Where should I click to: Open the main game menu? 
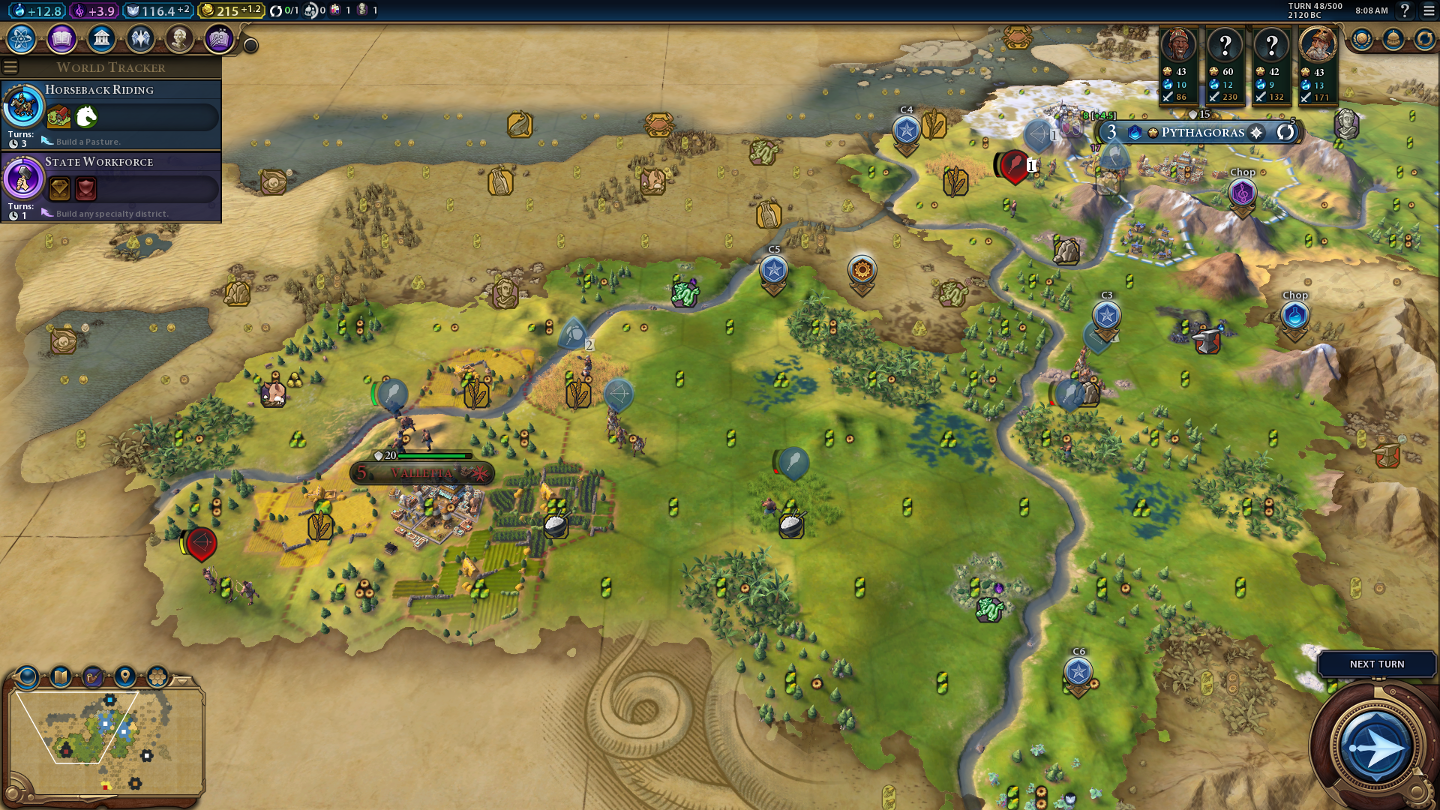click(1429, 11)
